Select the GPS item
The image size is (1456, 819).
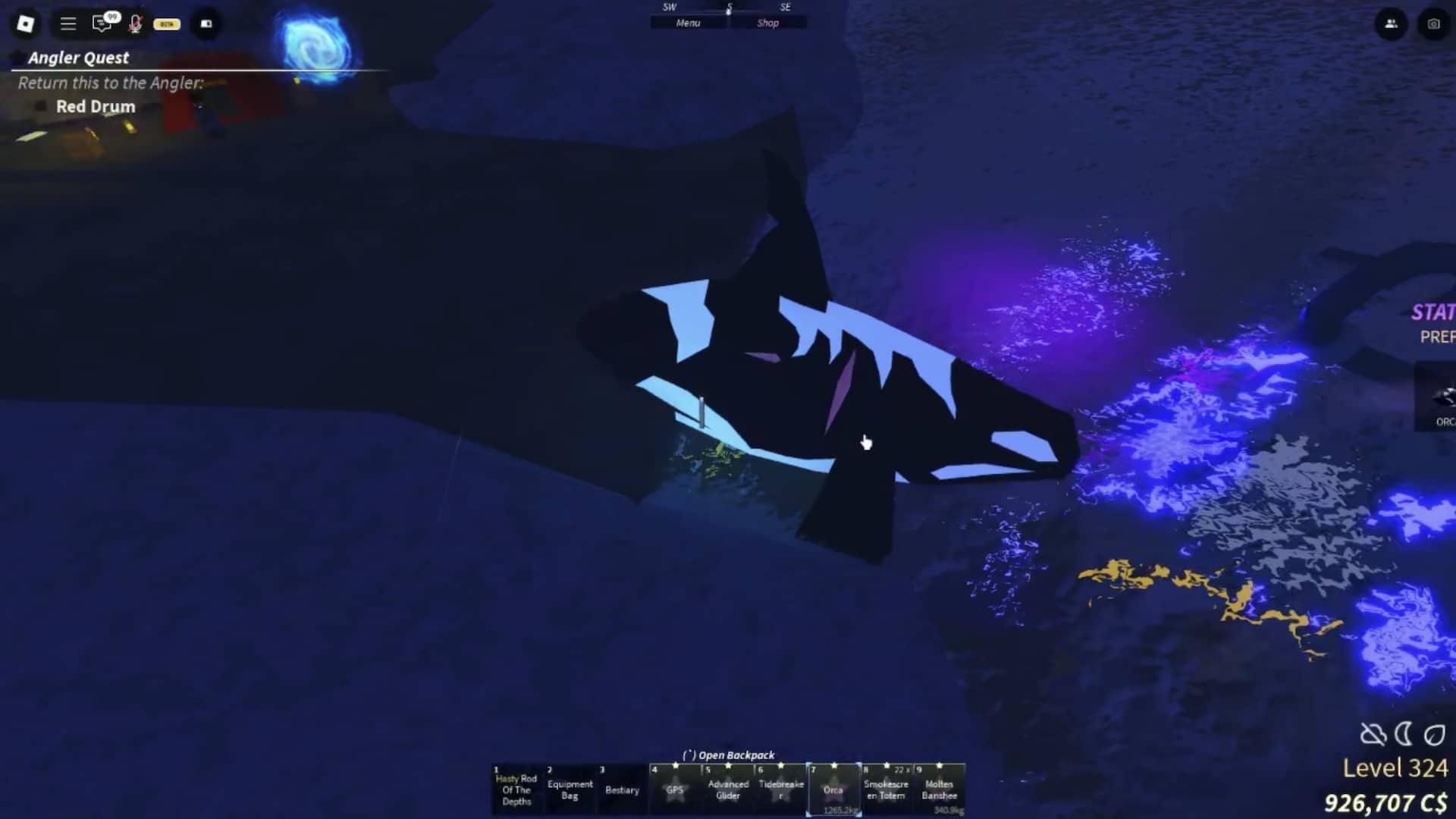click(x=675, y=789)
